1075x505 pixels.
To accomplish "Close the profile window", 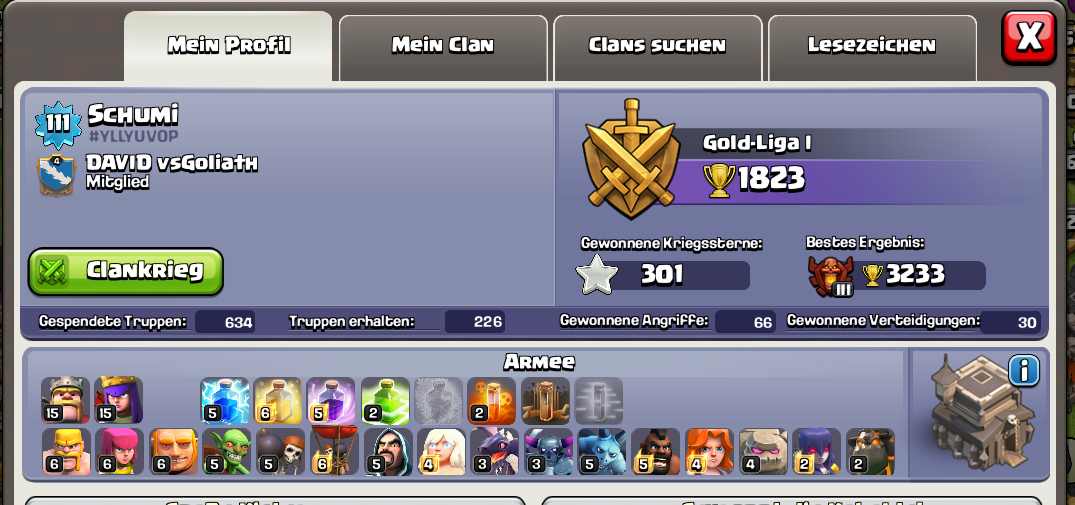I will [x=1028, y=38].
